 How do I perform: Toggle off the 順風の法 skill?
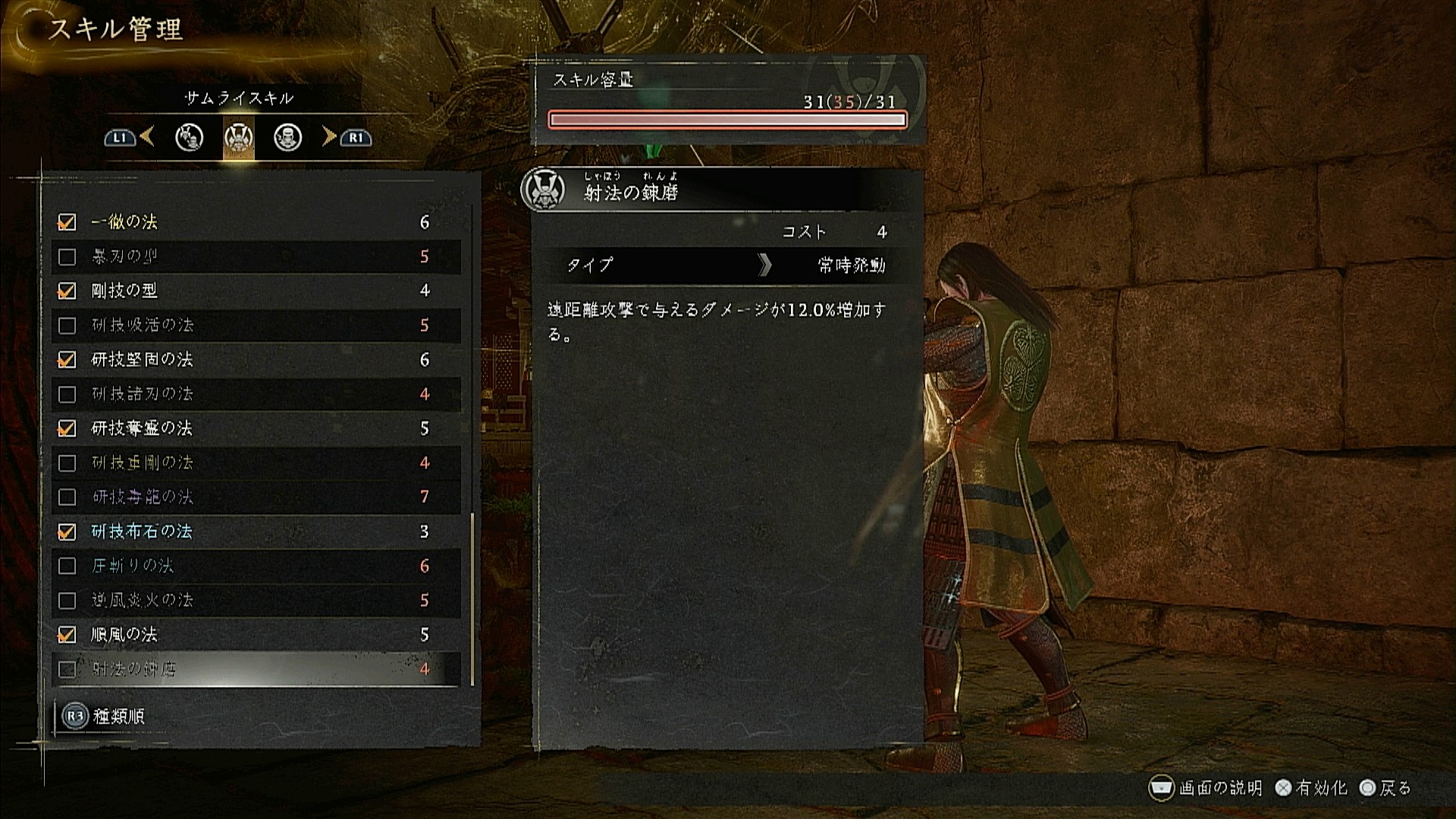[67, 635]
